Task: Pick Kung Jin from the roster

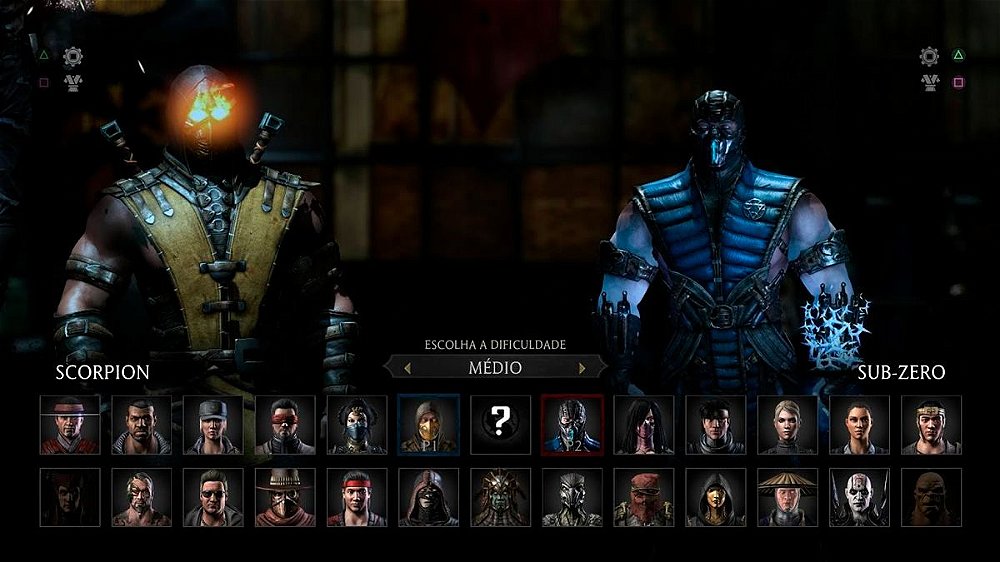Action: click(931, 425)
